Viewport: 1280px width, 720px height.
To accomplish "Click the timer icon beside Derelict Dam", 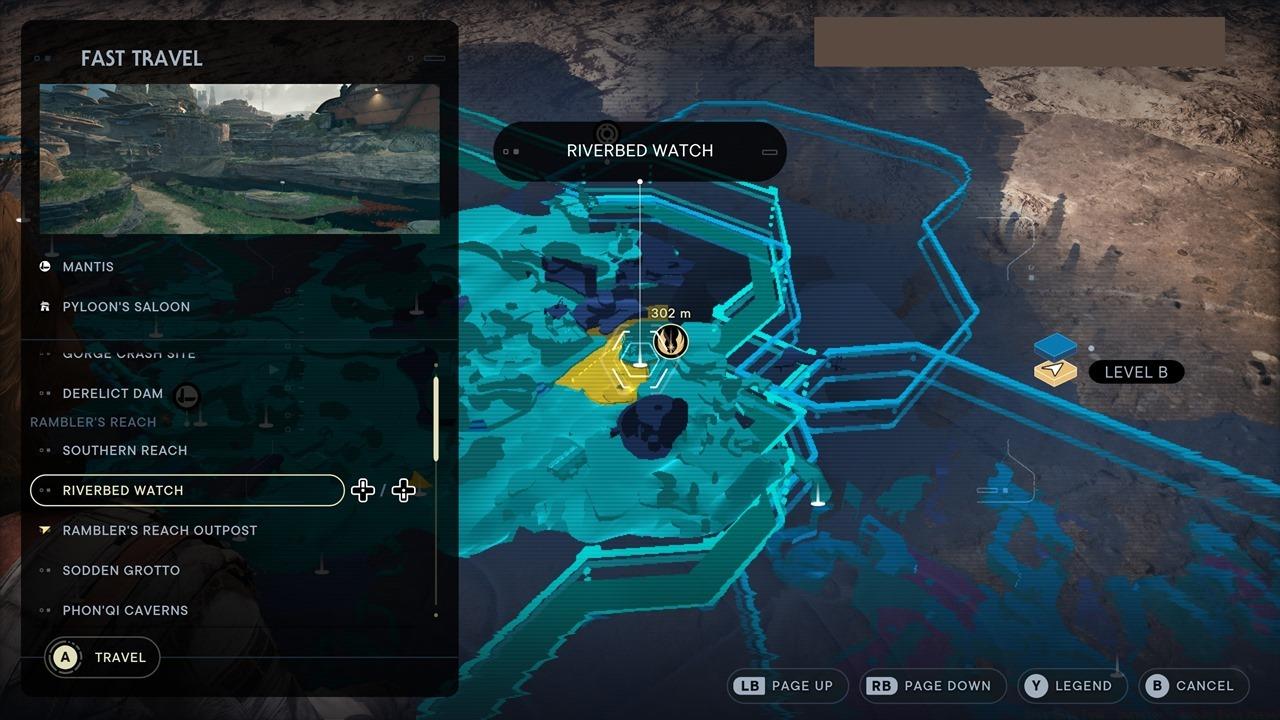I will click(187, 396).
